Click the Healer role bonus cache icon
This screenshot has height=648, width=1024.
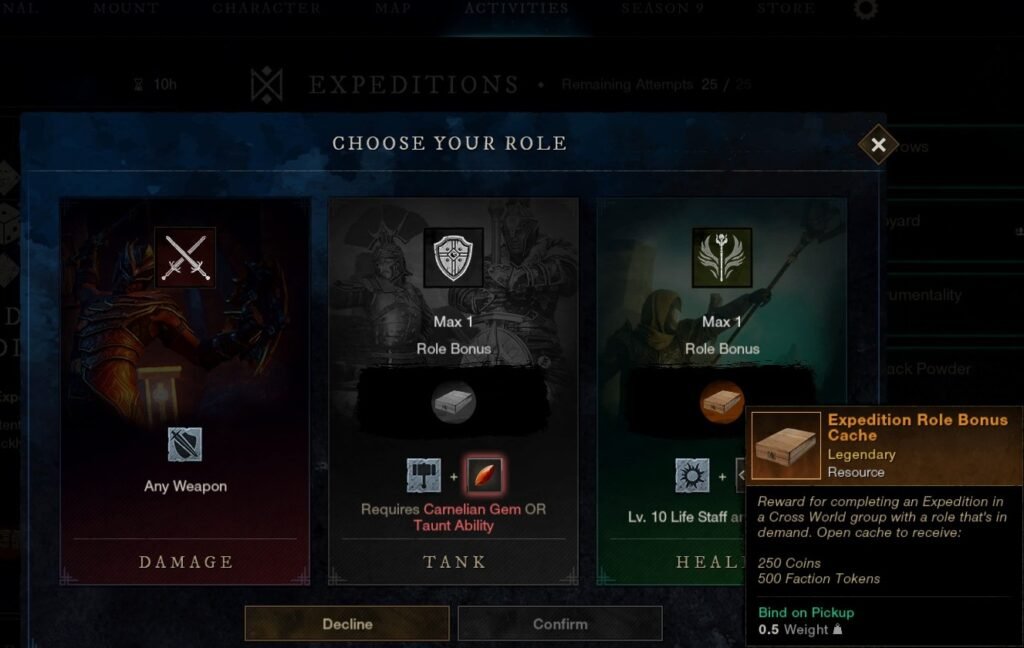(721, 402)
